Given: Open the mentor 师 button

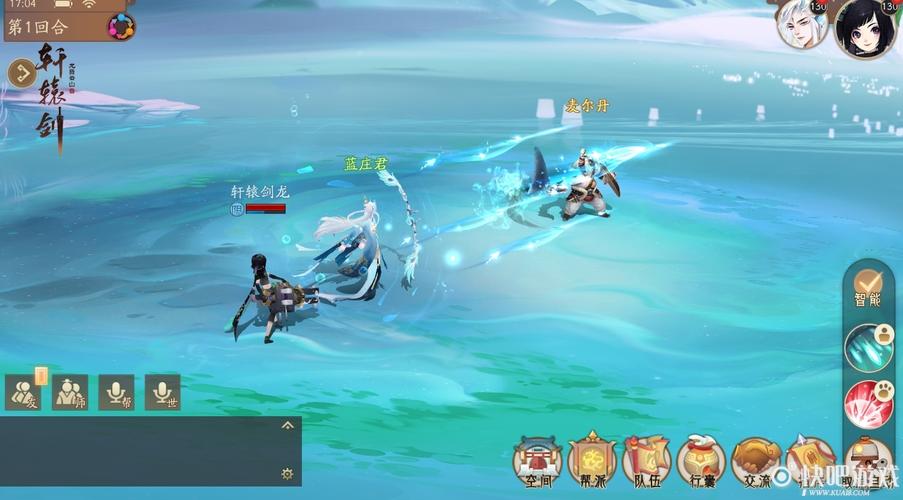Looking at the screenshot, I should pyautogui.click(x=70, y=392).
